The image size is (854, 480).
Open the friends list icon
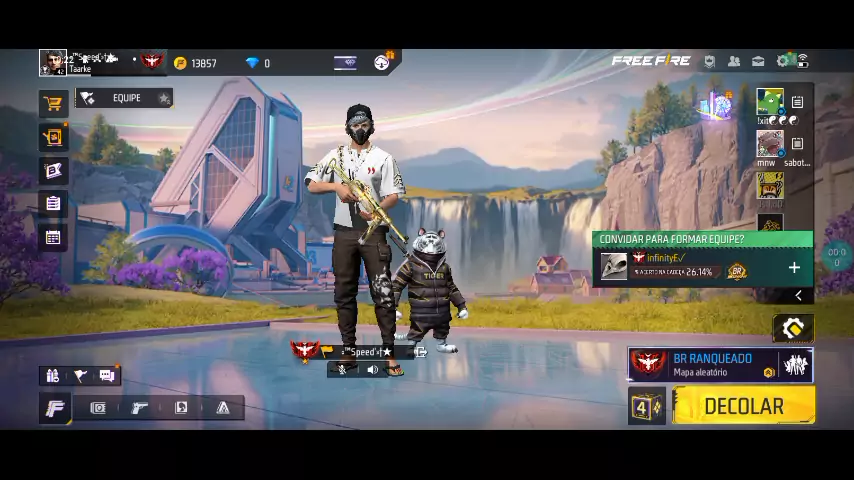point(734,61)
